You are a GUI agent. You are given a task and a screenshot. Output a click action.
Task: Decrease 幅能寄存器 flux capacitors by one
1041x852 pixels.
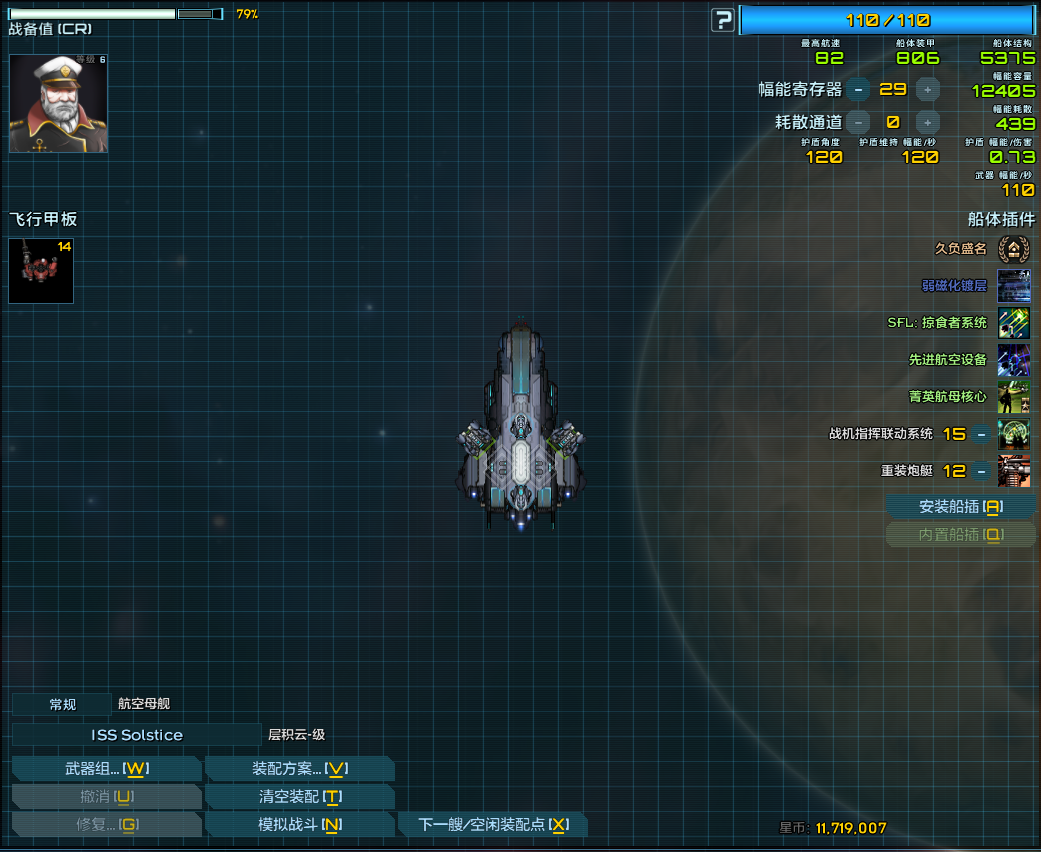point(857,90)
